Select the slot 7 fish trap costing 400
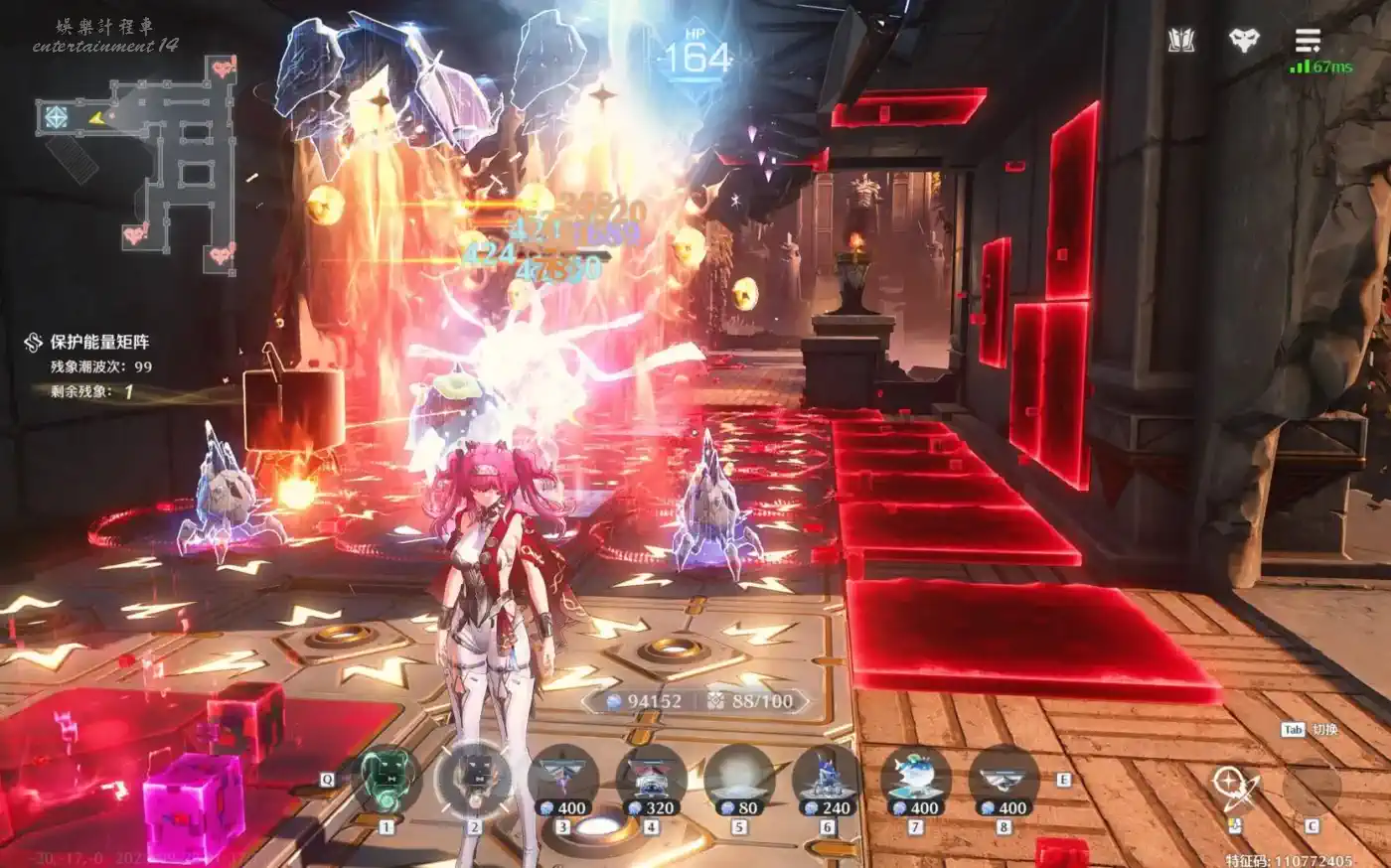The width and height of the screenshot is (1391, 868). (916, 781)
